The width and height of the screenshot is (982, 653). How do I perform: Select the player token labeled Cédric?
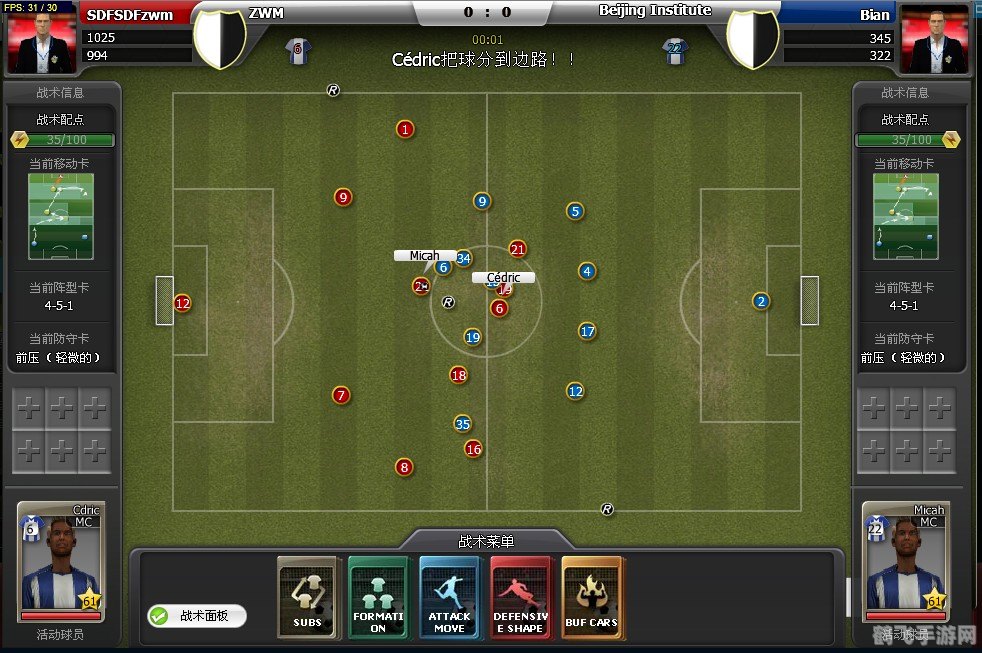point(505,289)
